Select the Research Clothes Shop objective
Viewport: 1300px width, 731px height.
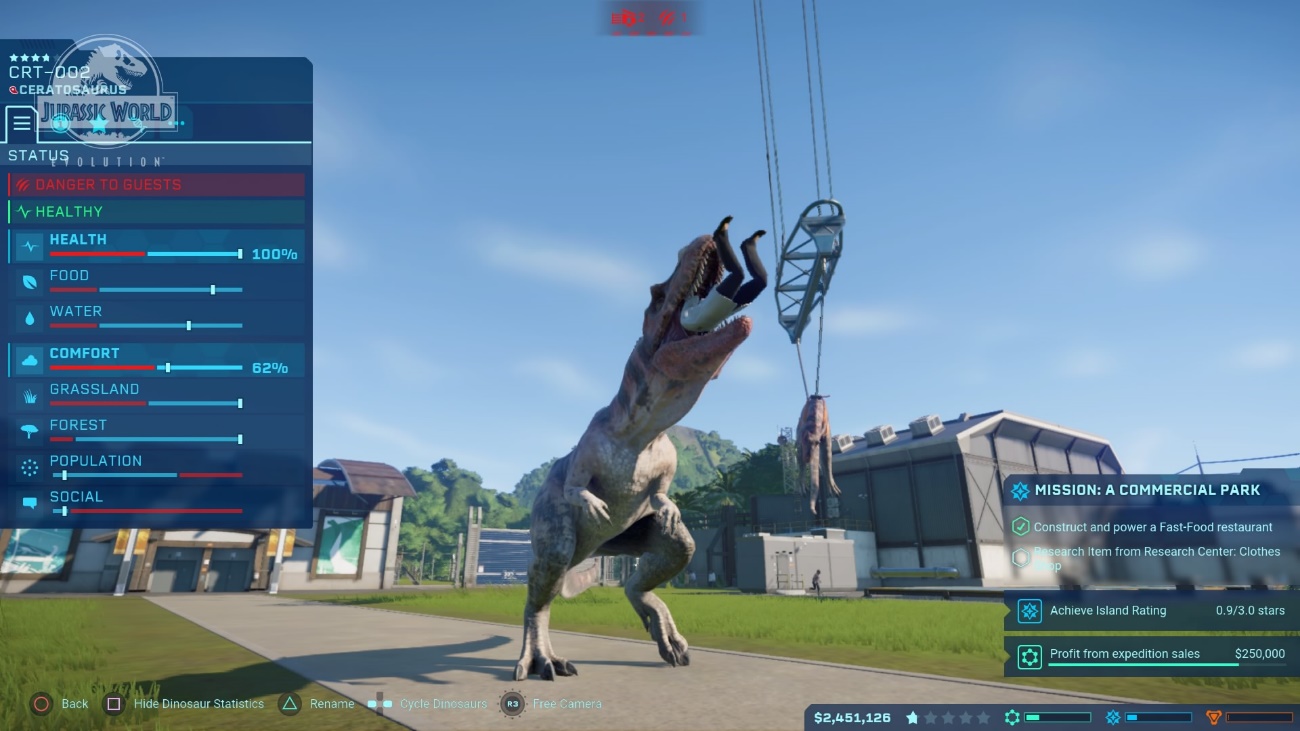point(1150,558)
